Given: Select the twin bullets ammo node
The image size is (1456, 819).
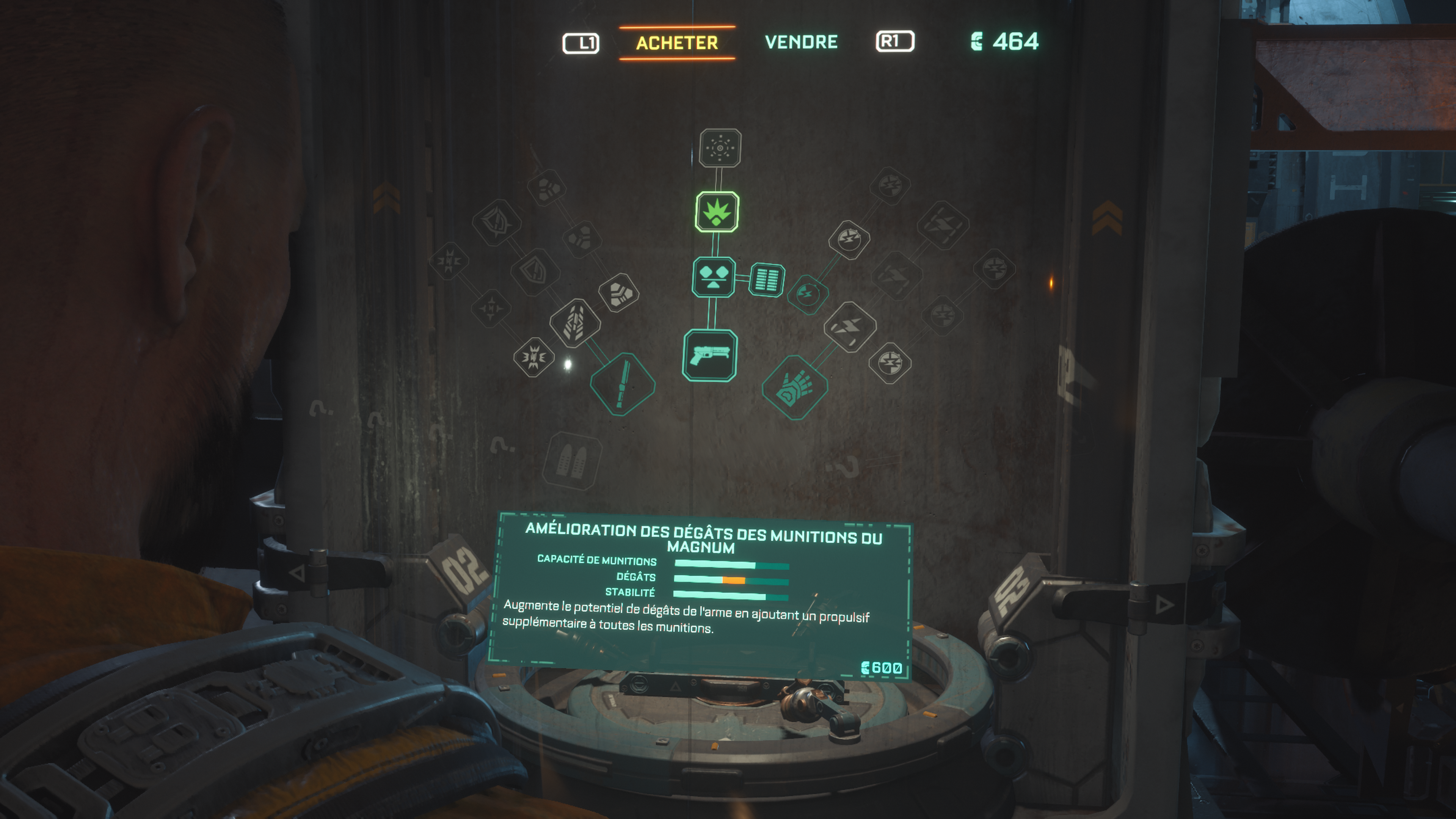Looking at the screenshot, I should coord(572,461).
